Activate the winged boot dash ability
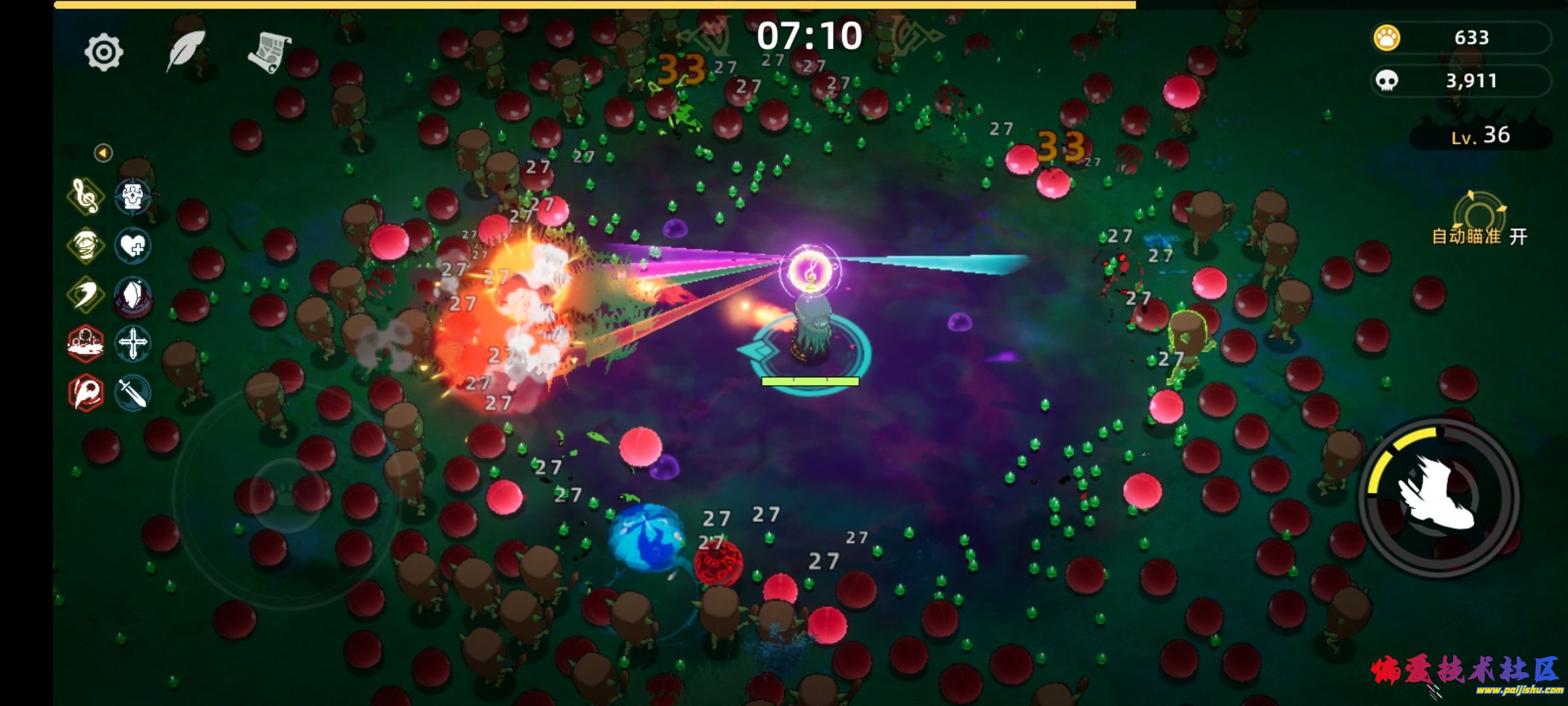Viewport: 1568px width, 706px height. coord(1439,496)
